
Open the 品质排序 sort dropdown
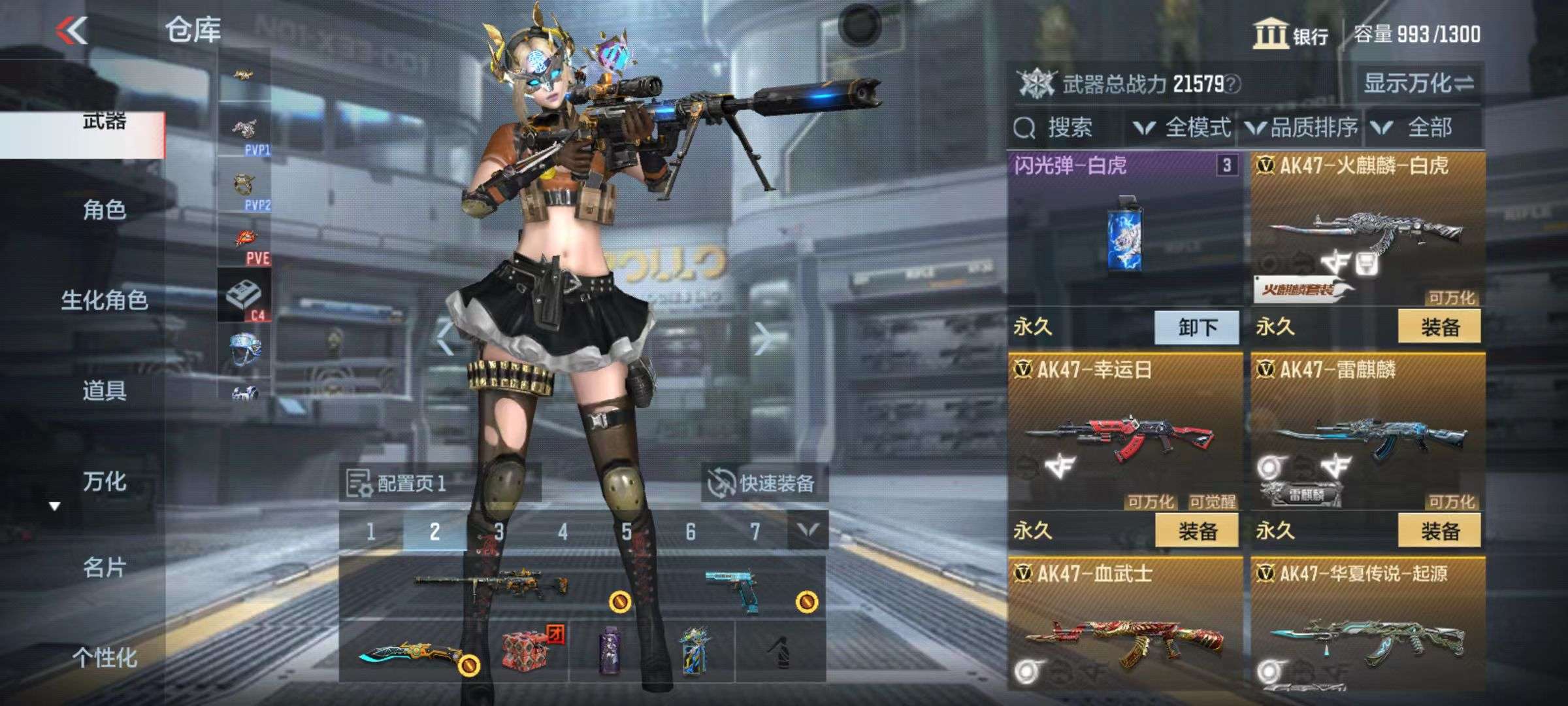pos(1301,127)
